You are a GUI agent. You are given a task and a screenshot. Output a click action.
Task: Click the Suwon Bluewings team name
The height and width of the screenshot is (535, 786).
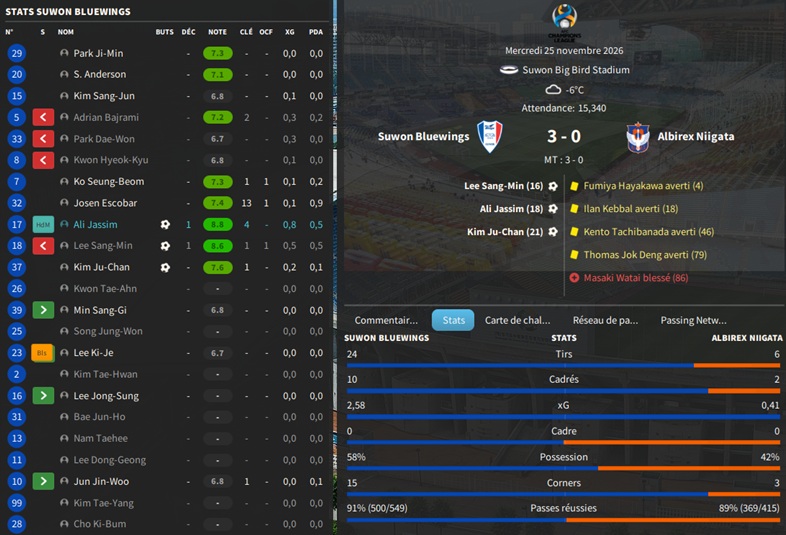coord(423,136)
